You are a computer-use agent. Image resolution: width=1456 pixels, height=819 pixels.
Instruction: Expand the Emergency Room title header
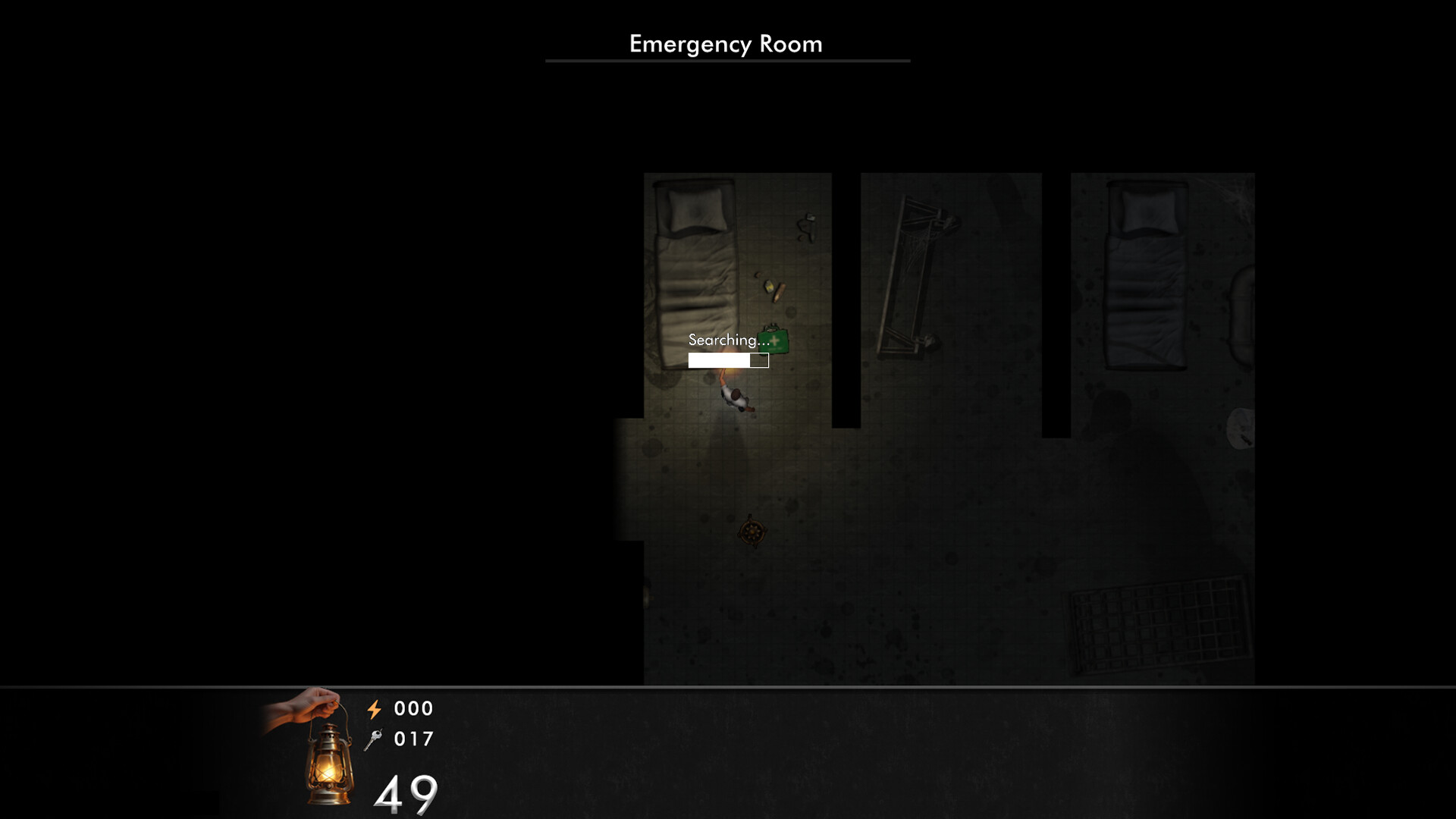coord(725,44)
